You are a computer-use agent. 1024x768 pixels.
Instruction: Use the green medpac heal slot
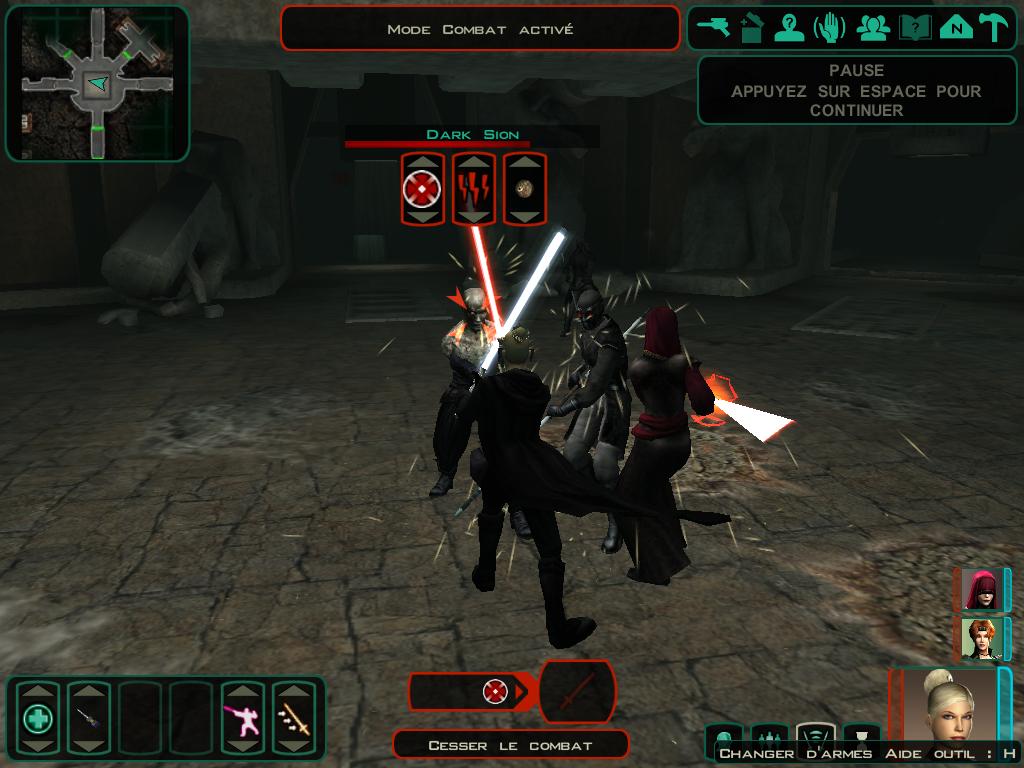tap(38, 718)
